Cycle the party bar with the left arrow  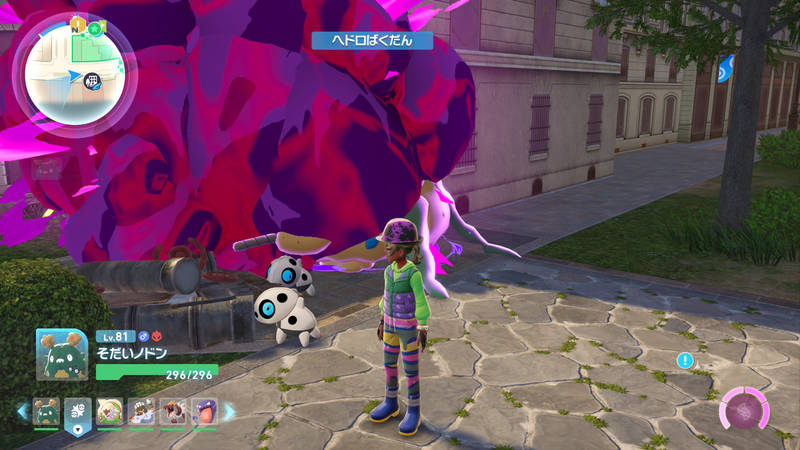[22, 410]
